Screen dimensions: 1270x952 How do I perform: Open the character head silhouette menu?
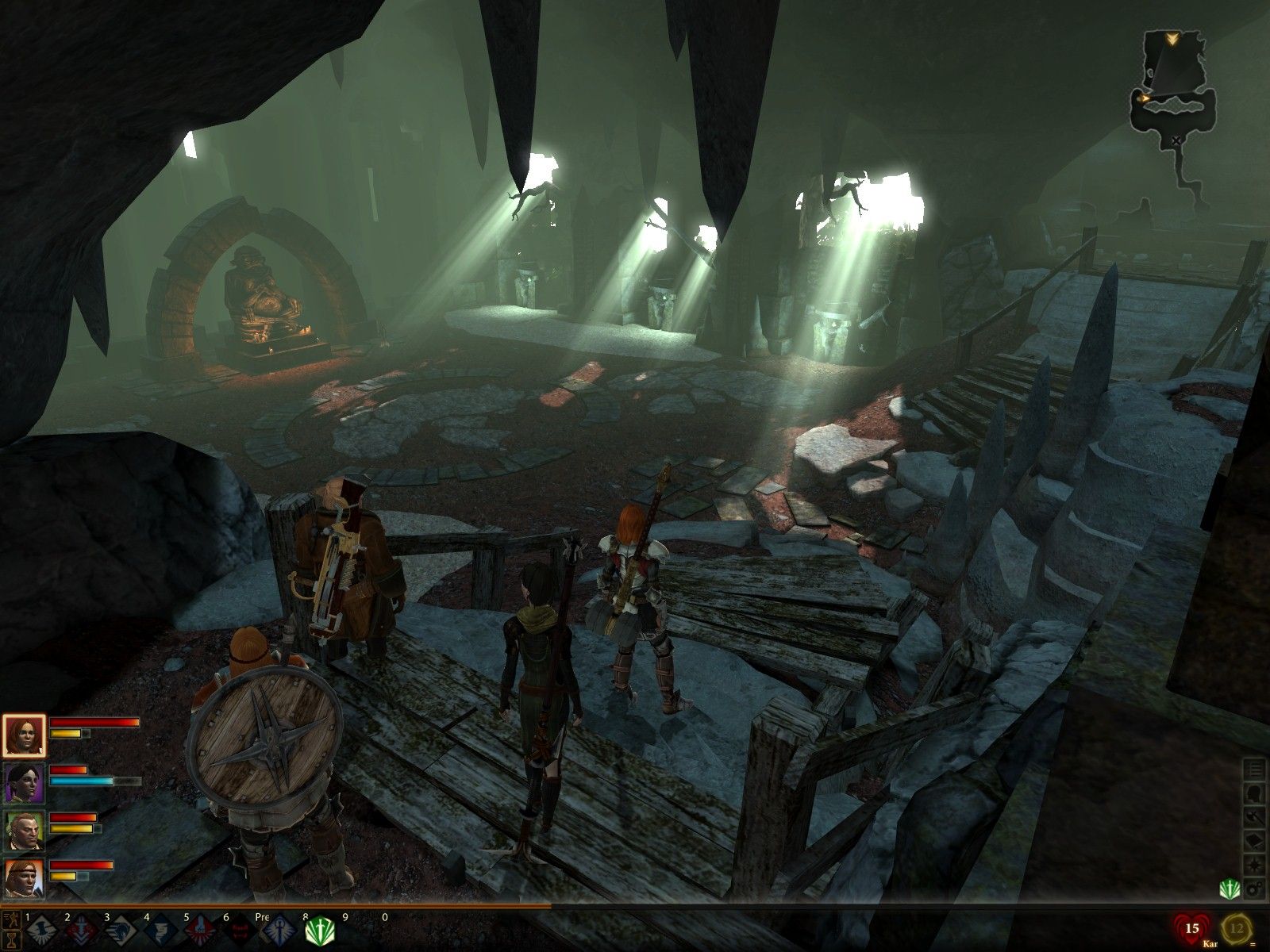(1256, 793)
